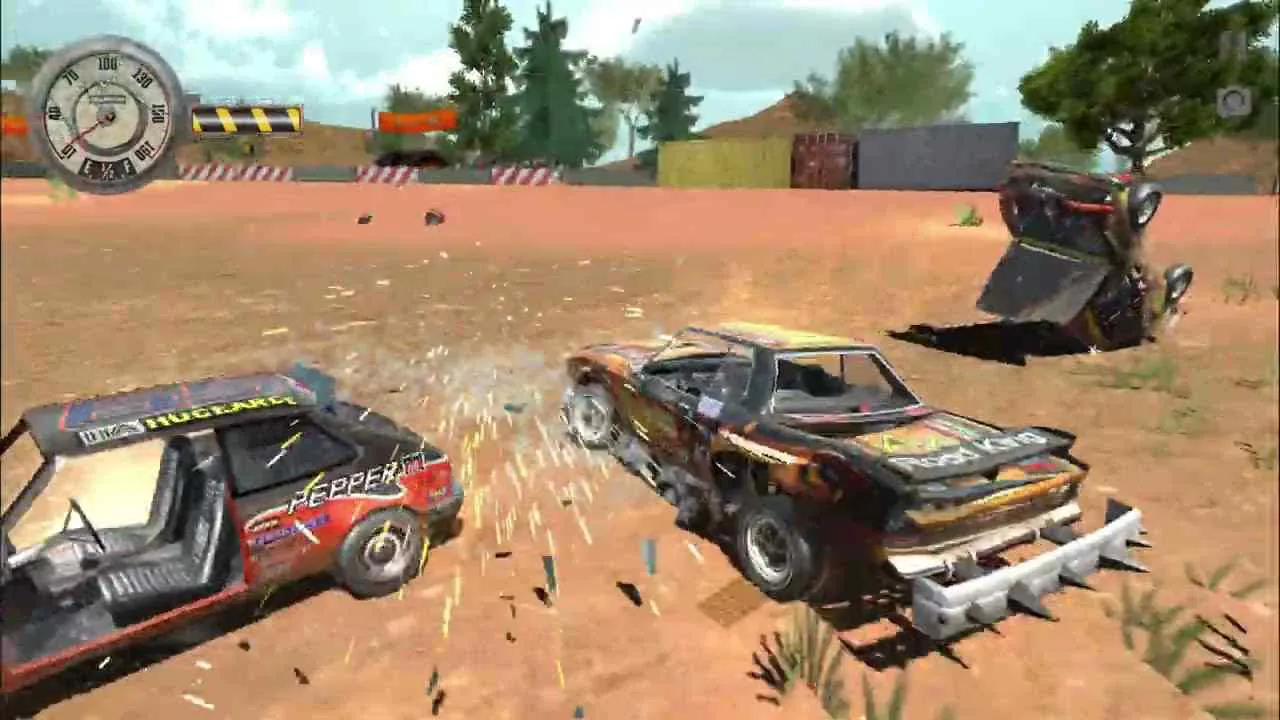
Task: Click the "40" marking on the speedometer
Action: pyautogui.click(x=54, y=112)
